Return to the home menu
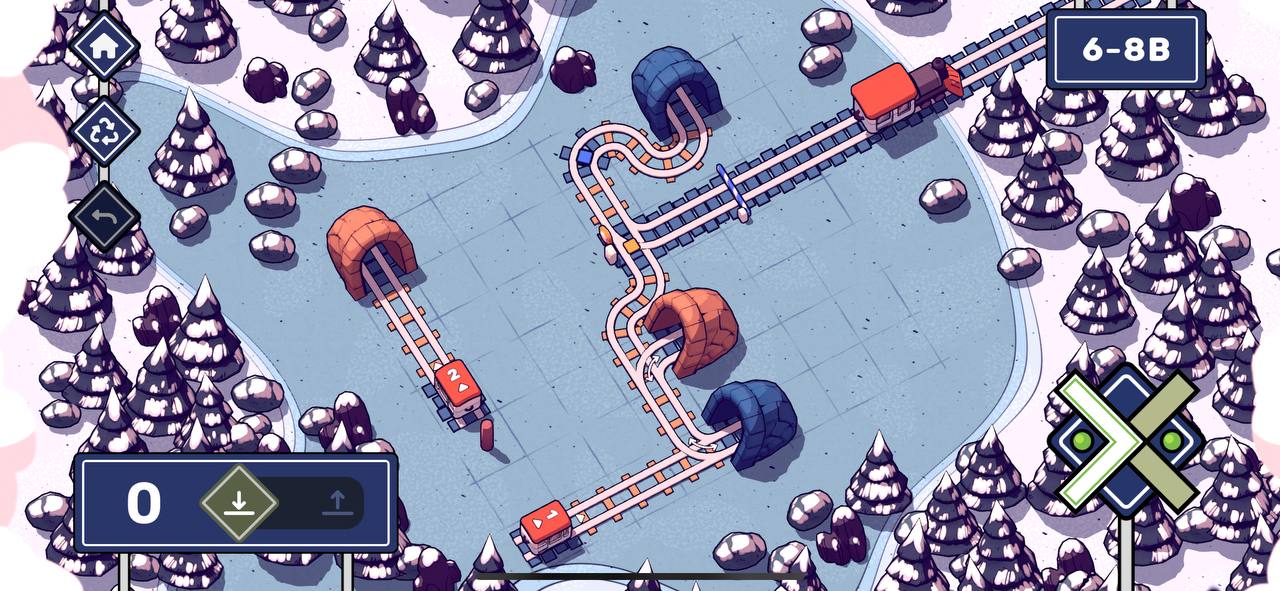The image size is (1280, 591). [x=104, y=46]
